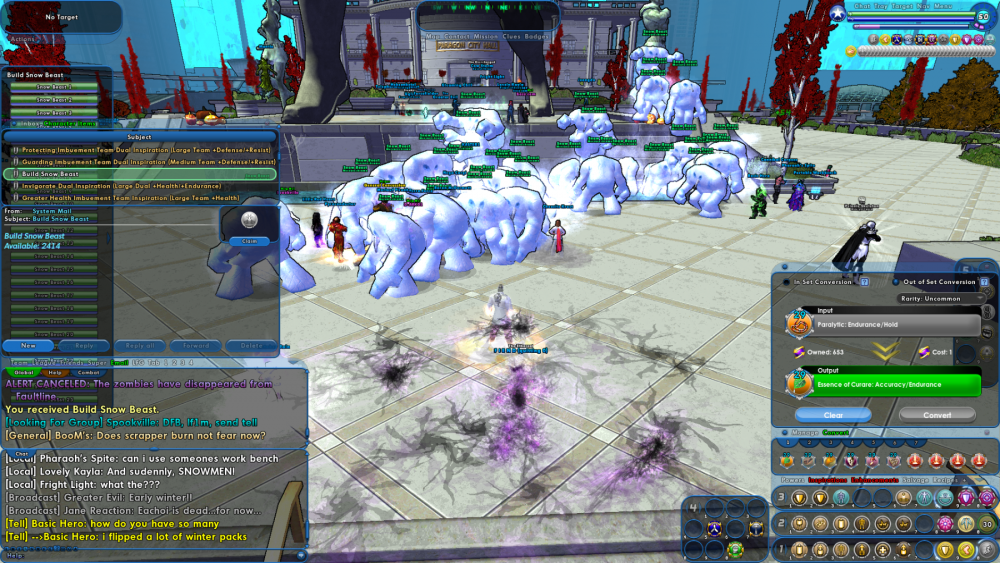Select the Out of Set Conversion option
1000x563 pixels.
click(x=938, y=282)
